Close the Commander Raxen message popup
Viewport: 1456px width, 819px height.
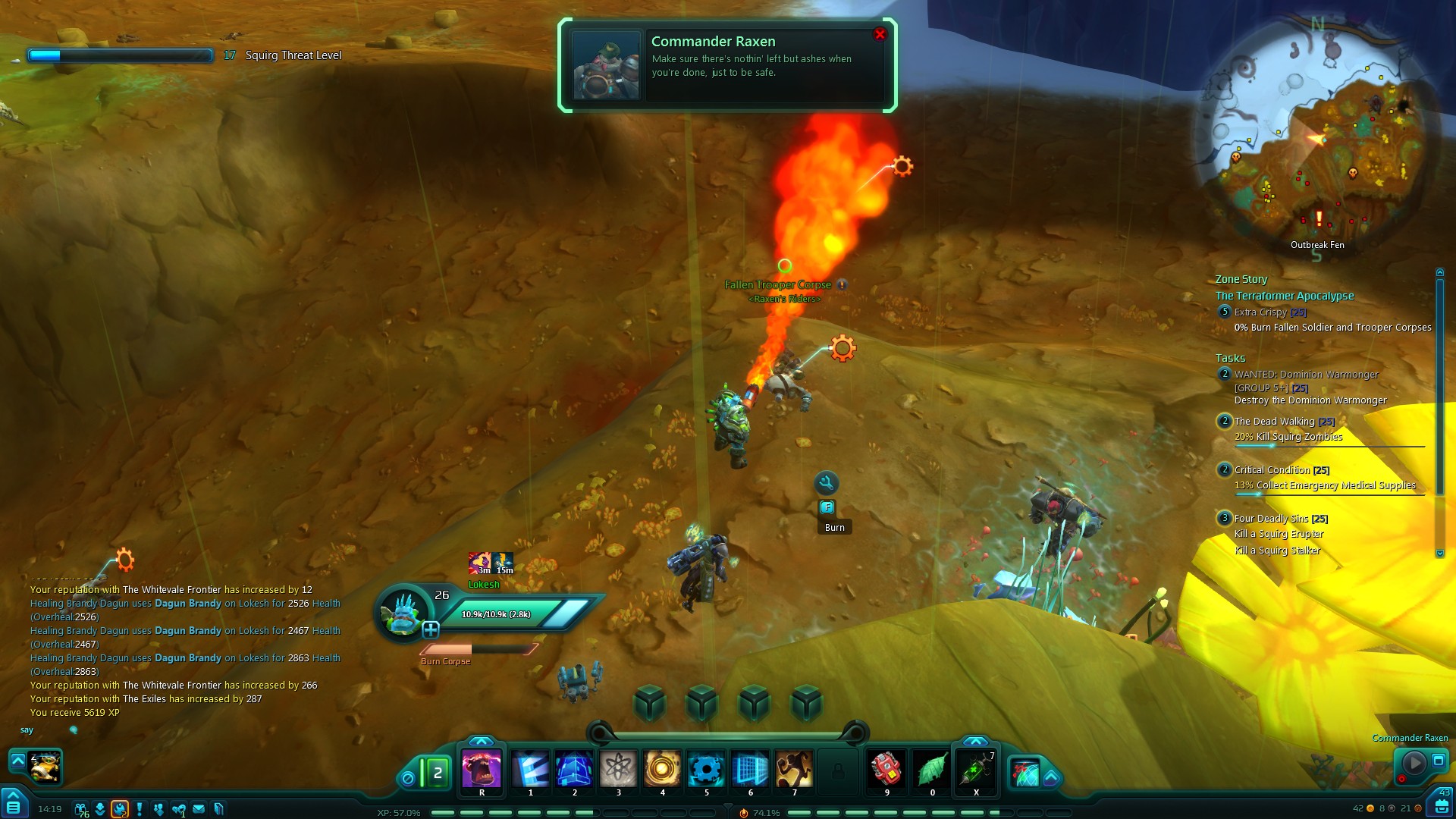(880, 34)
